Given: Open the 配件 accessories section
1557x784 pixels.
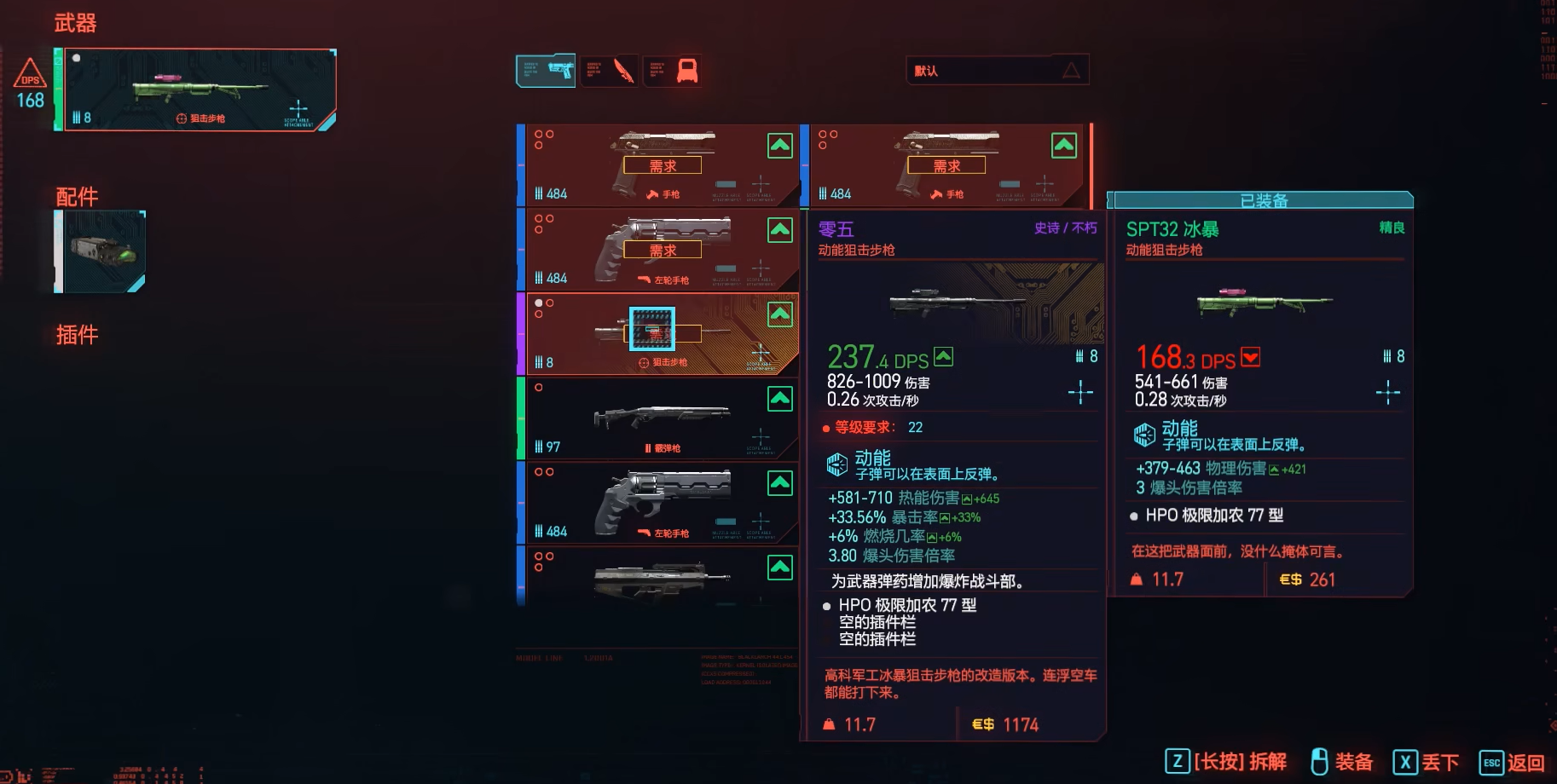Looking at the screenshot, I should pos(78,197).
